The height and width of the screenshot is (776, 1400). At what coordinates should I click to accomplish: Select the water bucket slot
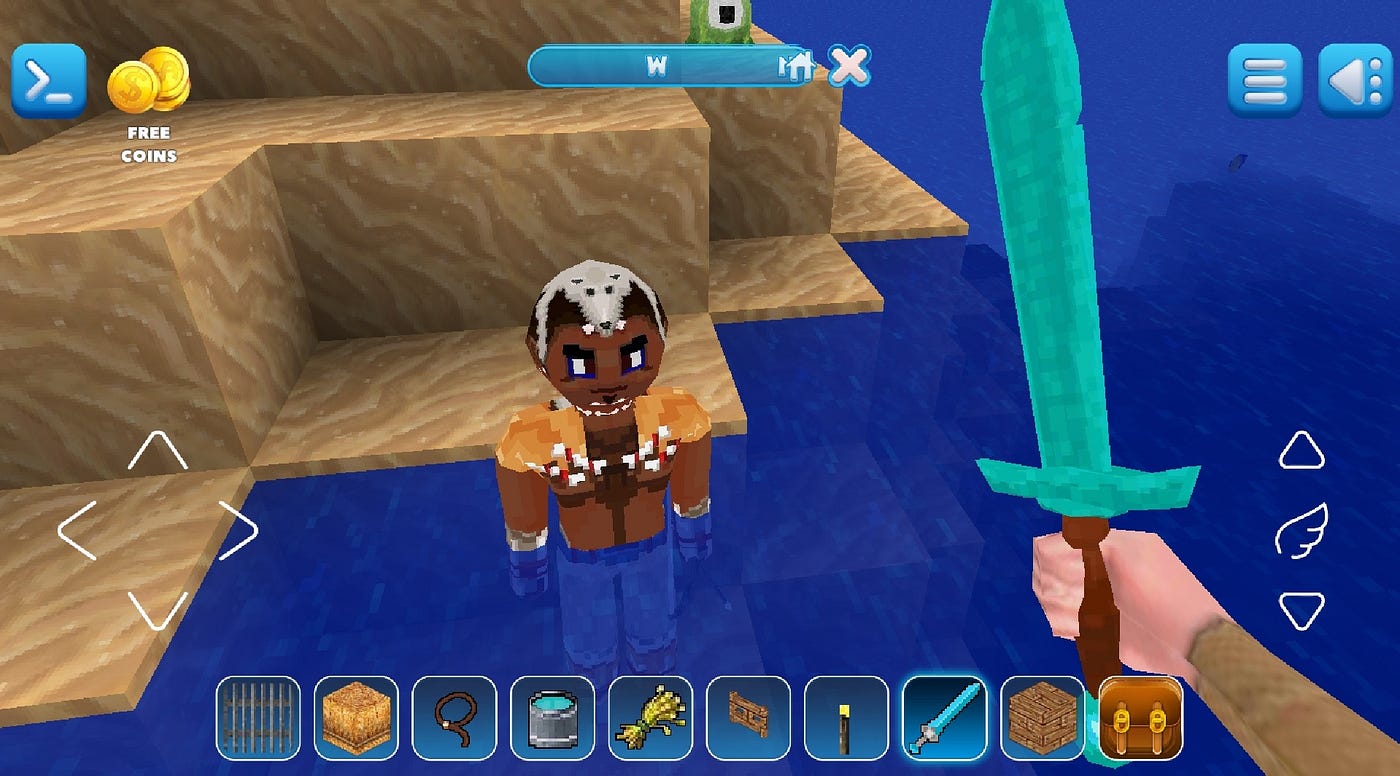point(552,717)
